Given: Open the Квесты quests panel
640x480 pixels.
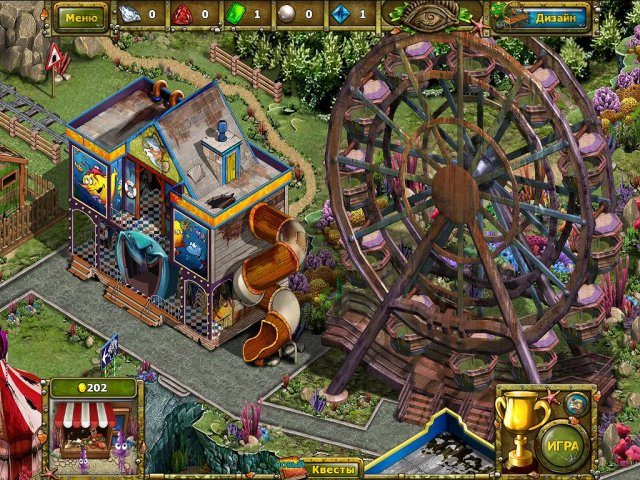Looking at the screenshot, I should tap(329, 468).
